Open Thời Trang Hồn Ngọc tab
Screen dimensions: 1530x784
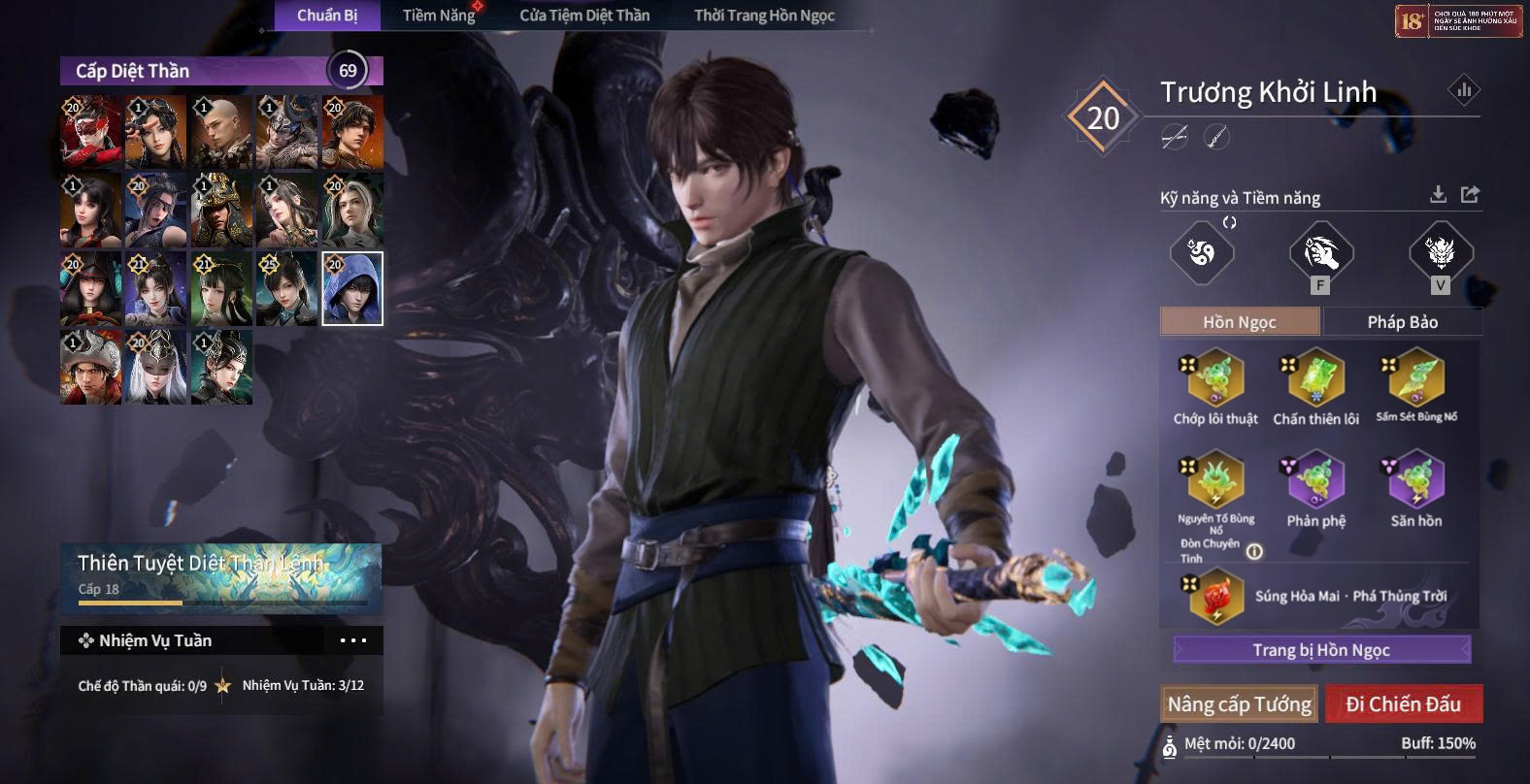pos(764,16)
